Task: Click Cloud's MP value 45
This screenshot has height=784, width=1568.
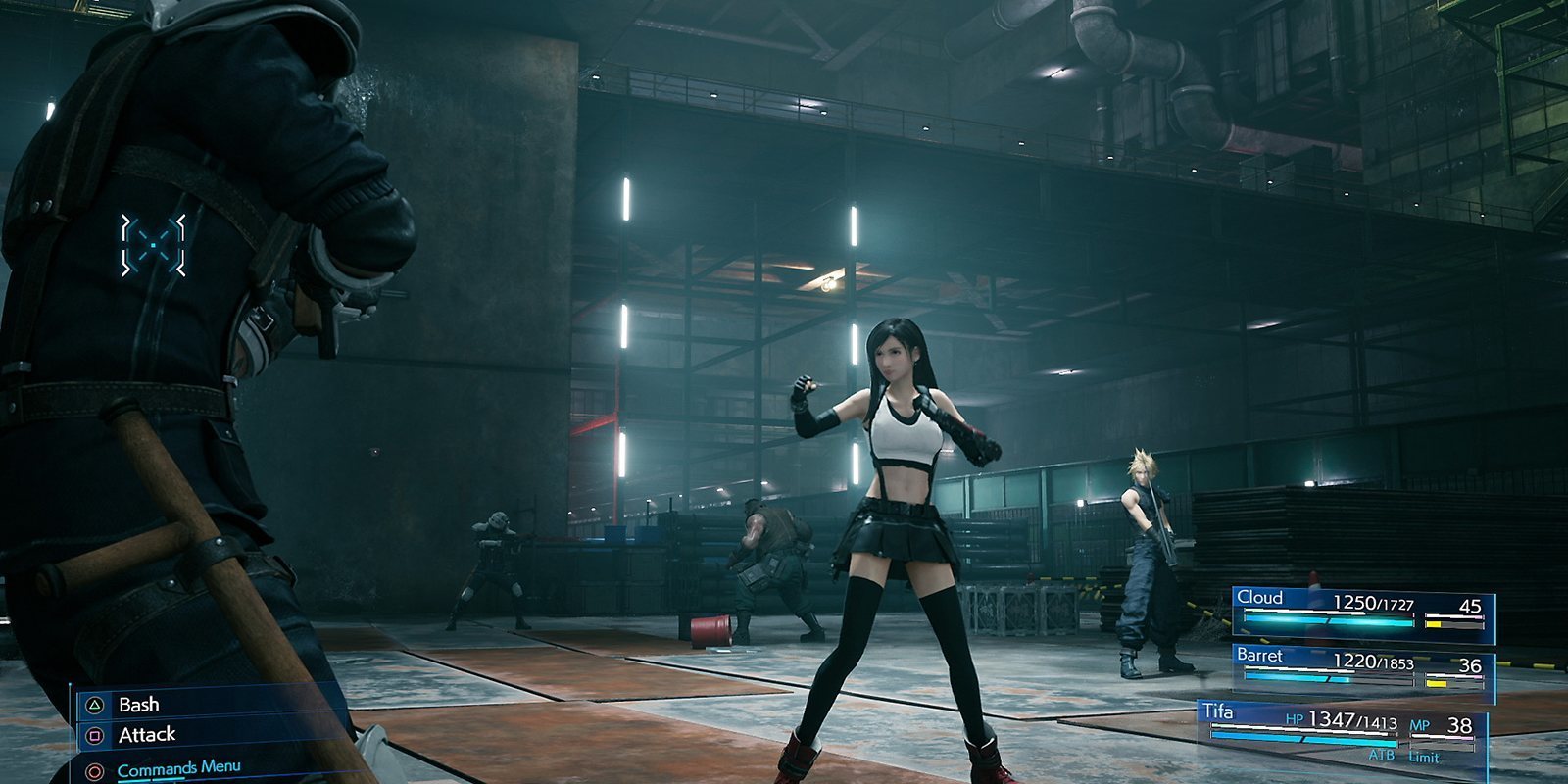Action: click(1470, 606)
